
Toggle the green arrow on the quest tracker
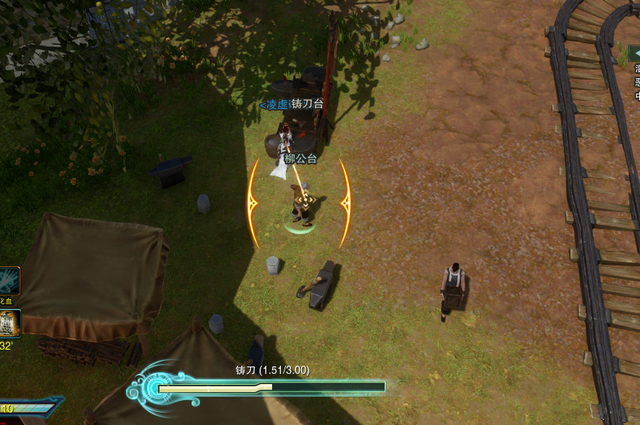click(x=636, y=52)
